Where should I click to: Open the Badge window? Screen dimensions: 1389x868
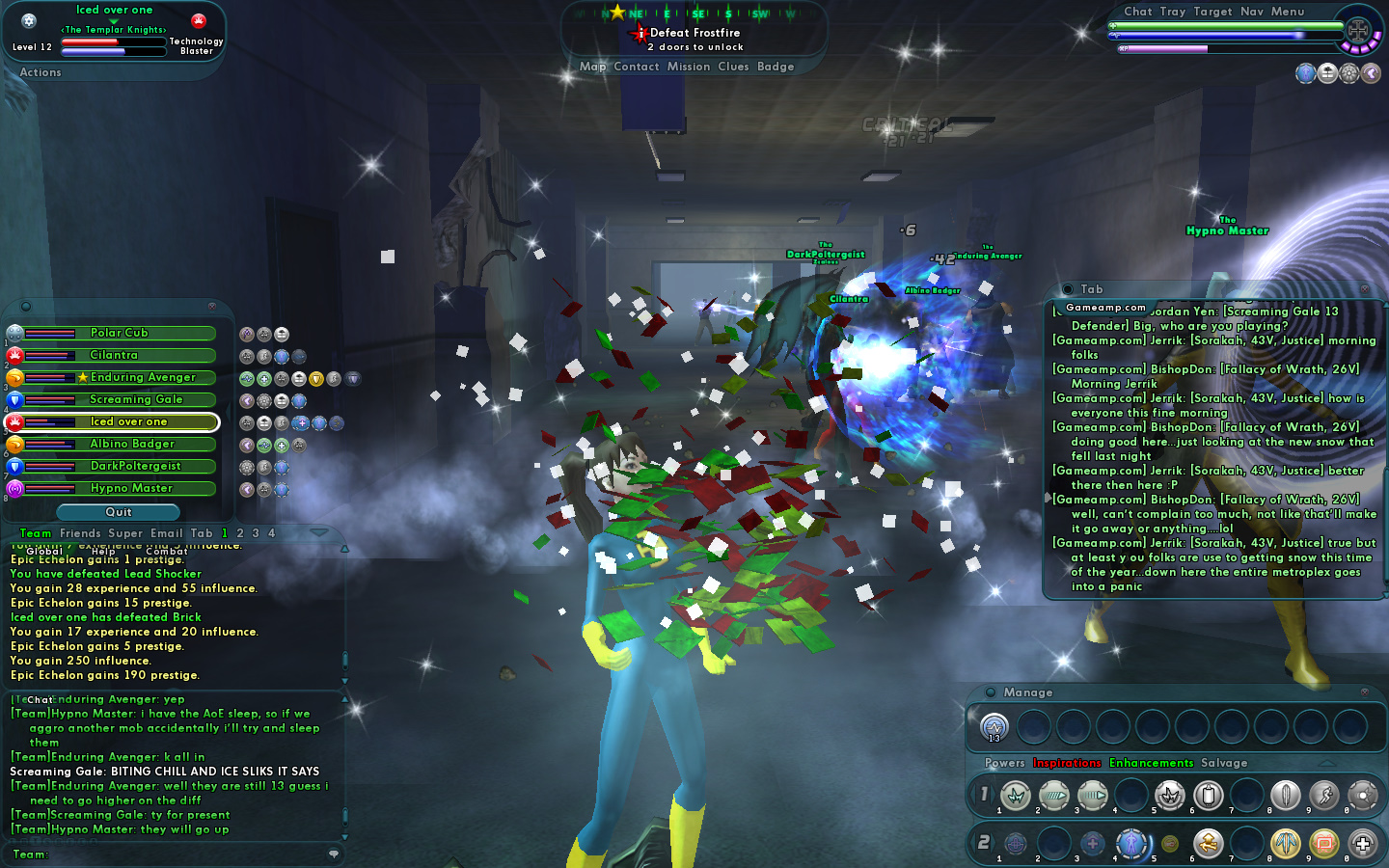pos(776,67)
